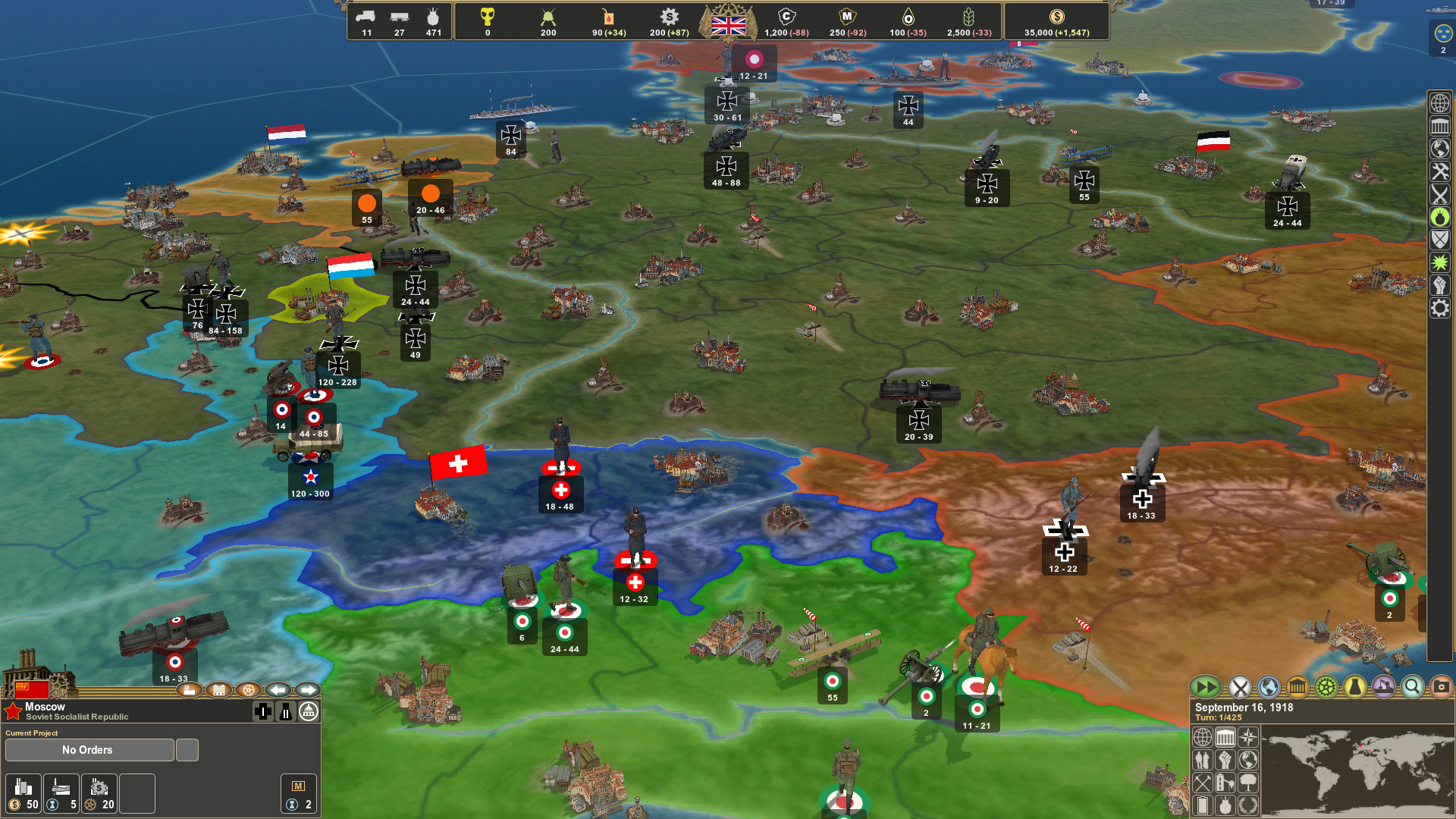This screenshot has height=819, width=1456.
Task: Use the magnifying glass search tool
Action: click(x=1412, y=687)
